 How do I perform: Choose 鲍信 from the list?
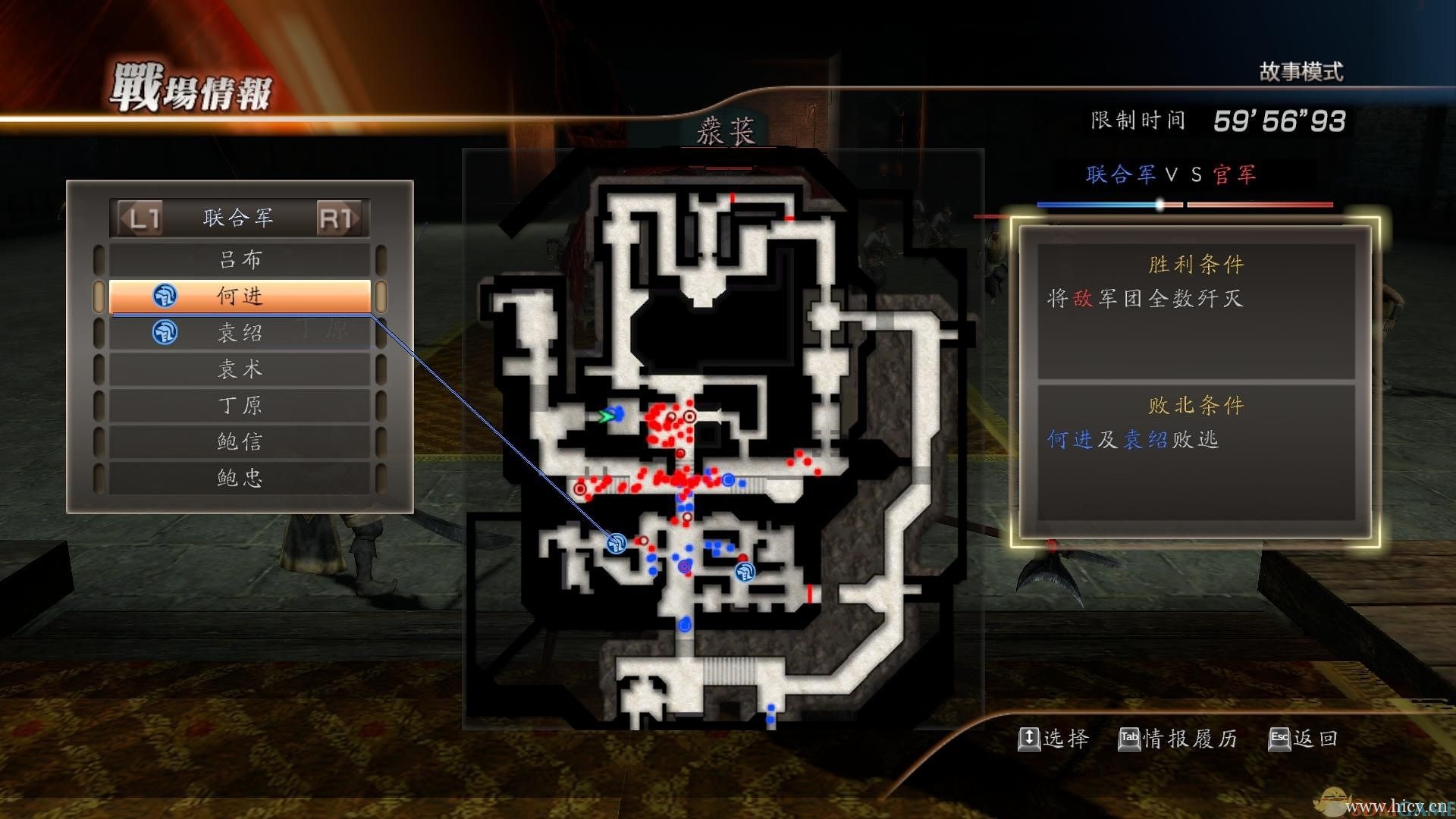pos(240,441)
